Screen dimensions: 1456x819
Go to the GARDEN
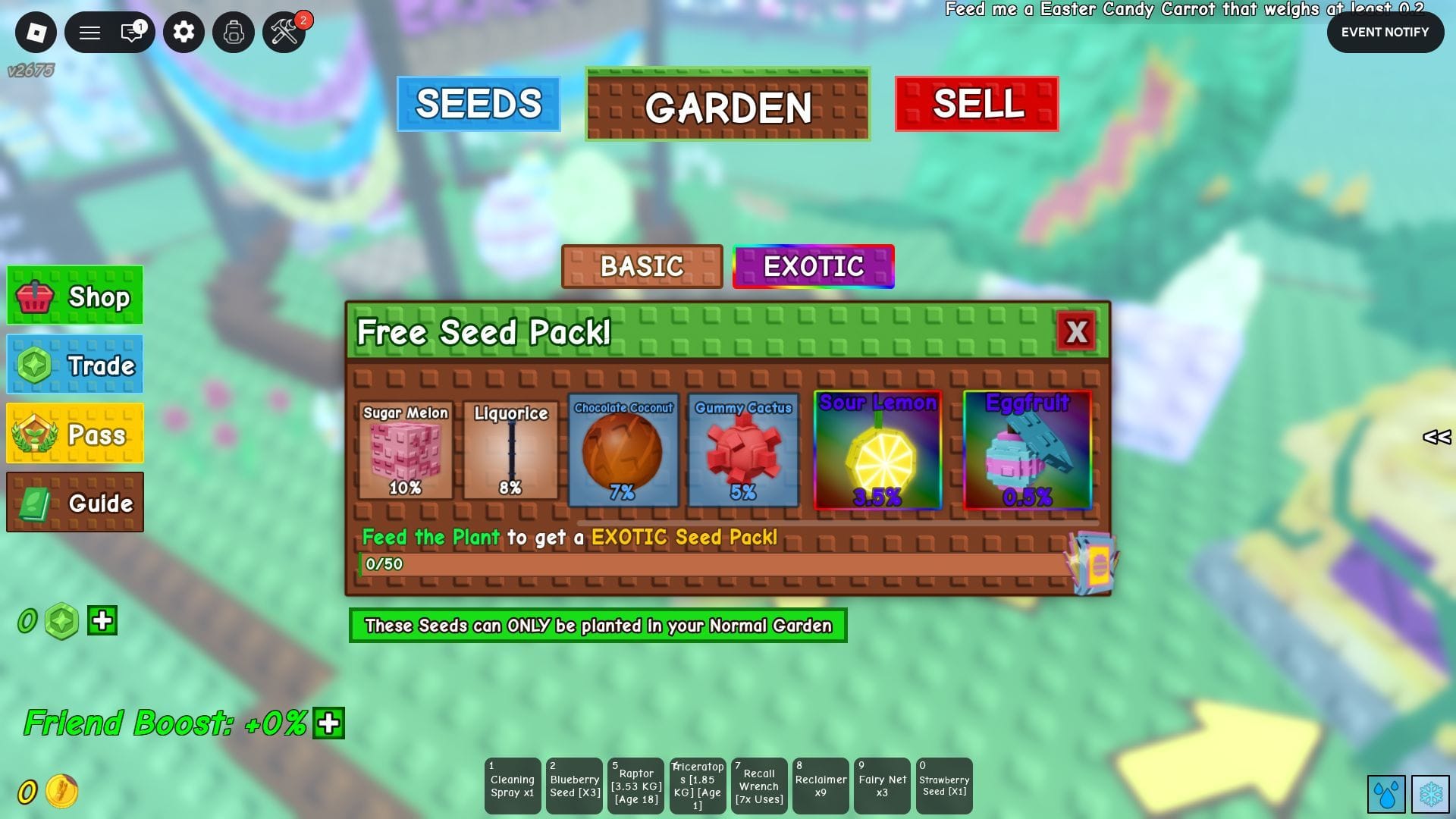click(727, 105)
